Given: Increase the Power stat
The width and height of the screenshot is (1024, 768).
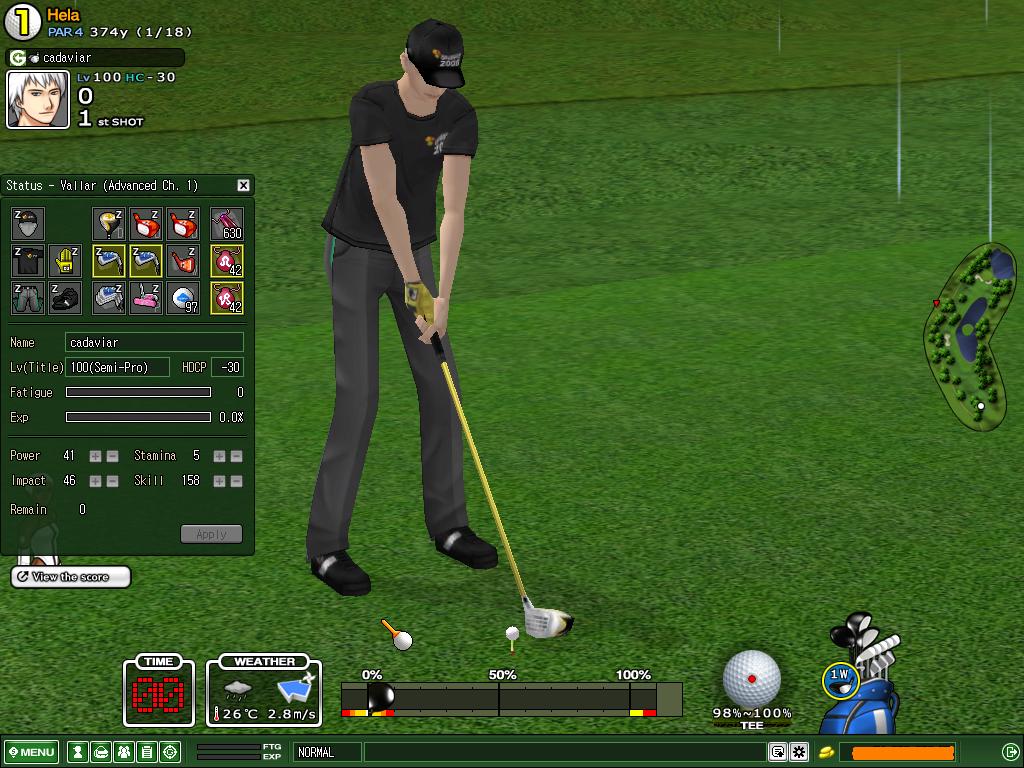Looking at the screenshot, I should click(x=95, y=456).
